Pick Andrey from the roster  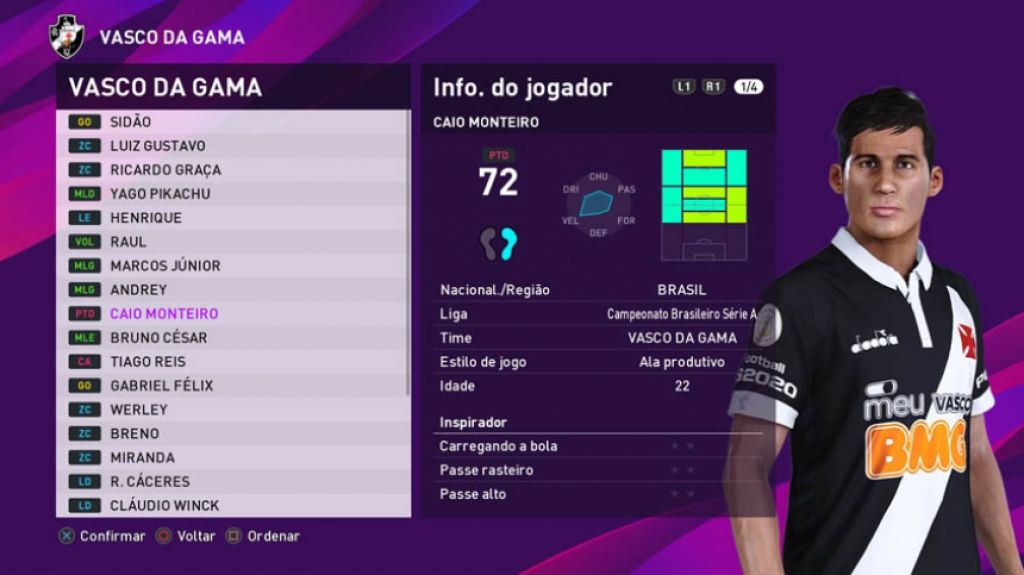pyautogui.click(x=232, y=290)
